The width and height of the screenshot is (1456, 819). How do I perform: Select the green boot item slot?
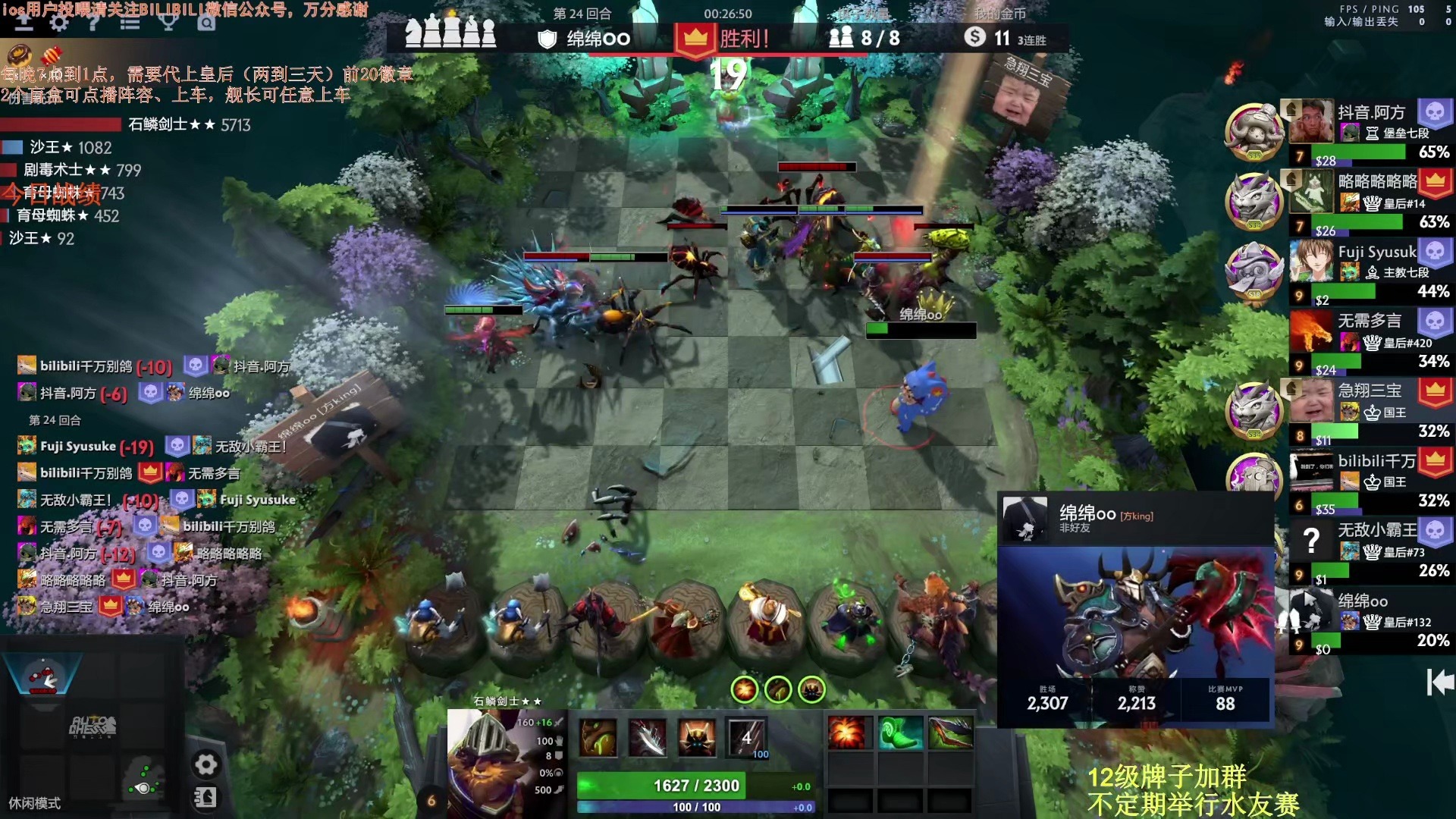pyautogui.click(x=900, y=733)
